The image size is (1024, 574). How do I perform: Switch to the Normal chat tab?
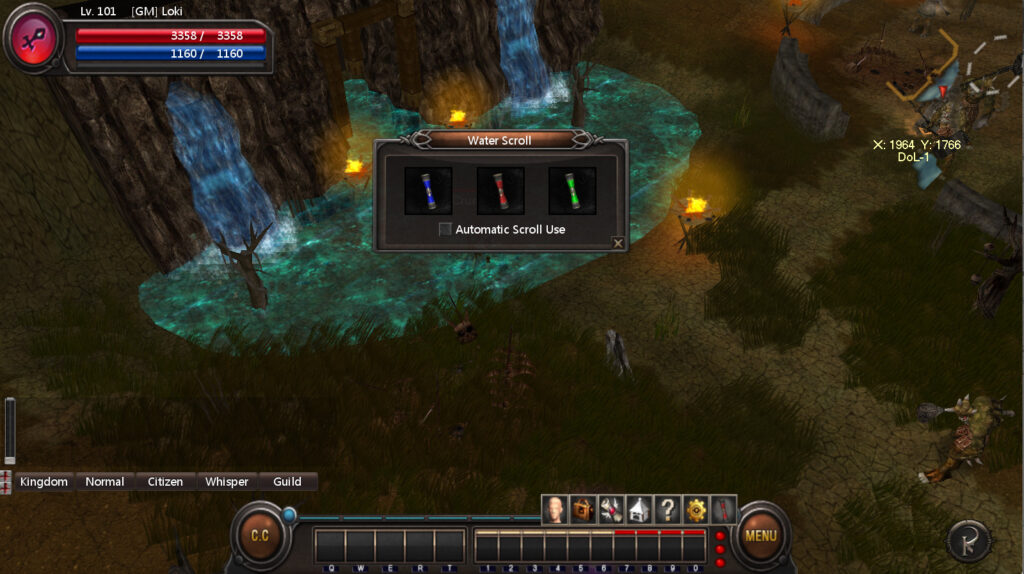click(x=105, y=482)
